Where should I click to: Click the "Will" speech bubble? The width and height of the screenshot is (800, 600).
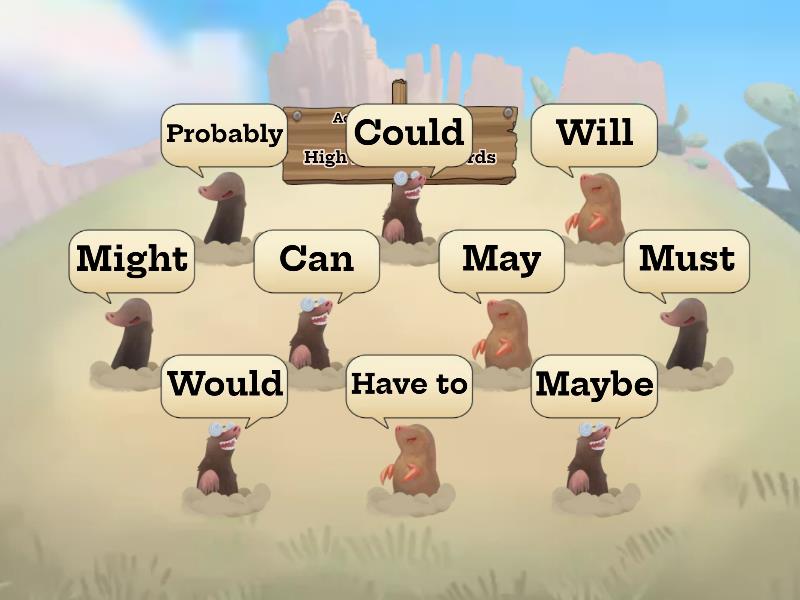click(594, 134)
